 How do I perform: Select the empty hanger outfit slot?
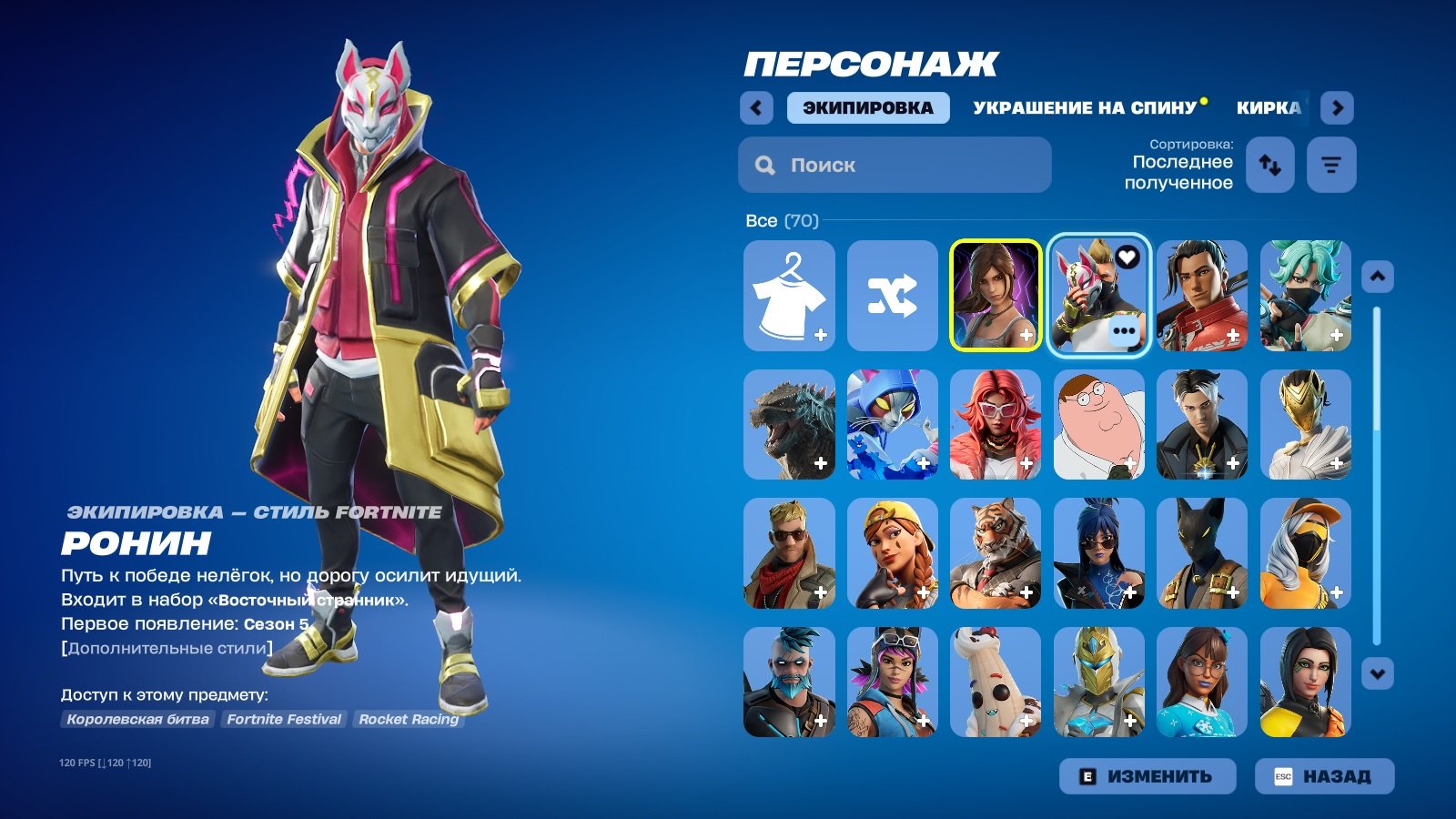[x=788, y=293]
